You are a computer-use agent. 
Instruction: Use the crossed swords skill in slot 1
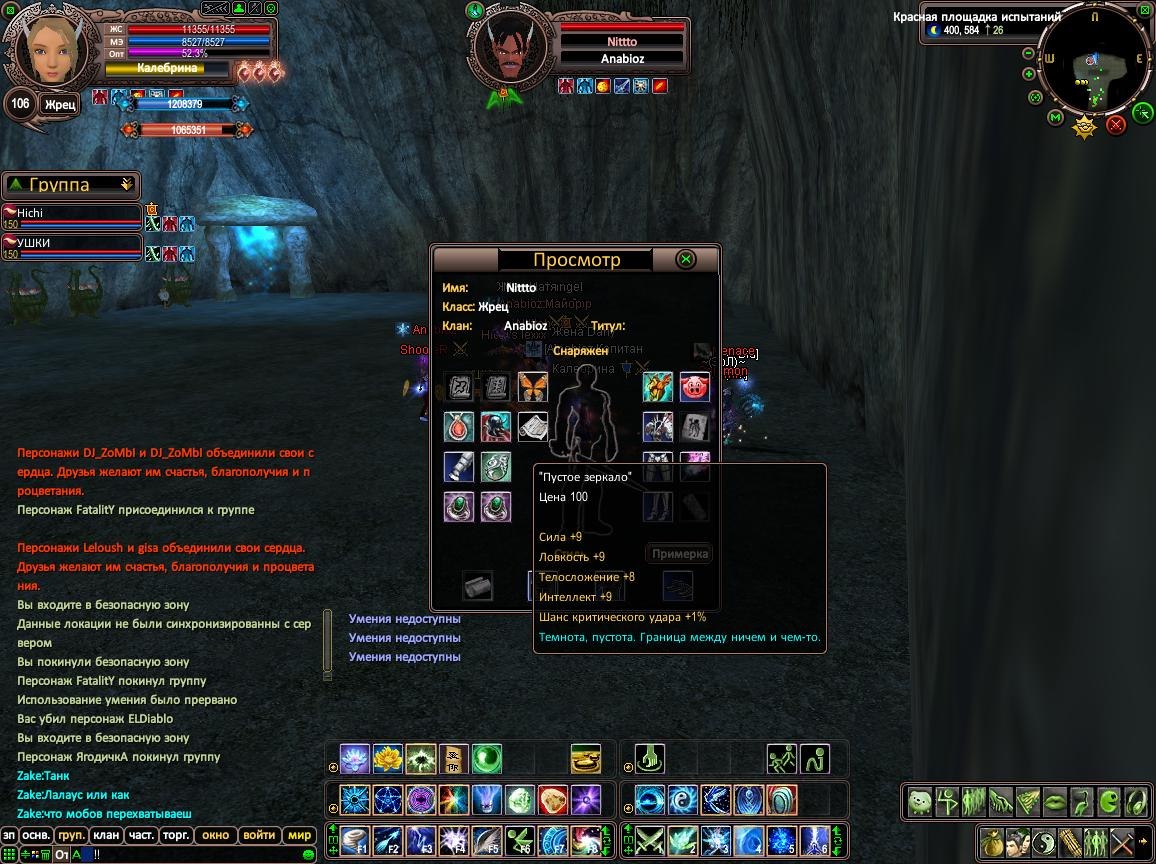(x=651, y=840)
